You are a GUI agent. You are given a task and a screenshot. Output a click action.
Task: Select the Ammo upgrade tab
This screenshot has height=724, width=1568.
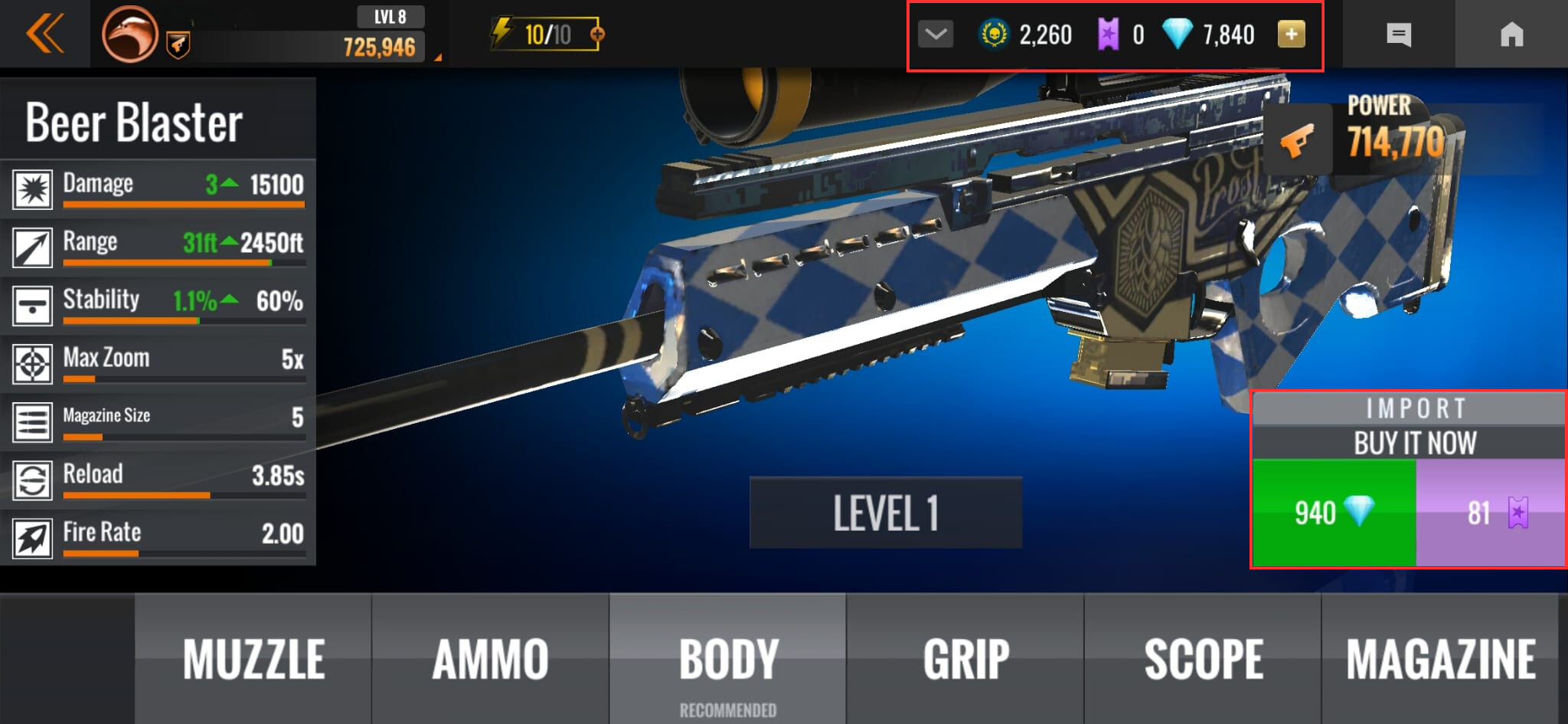click(x=491, y=659)
